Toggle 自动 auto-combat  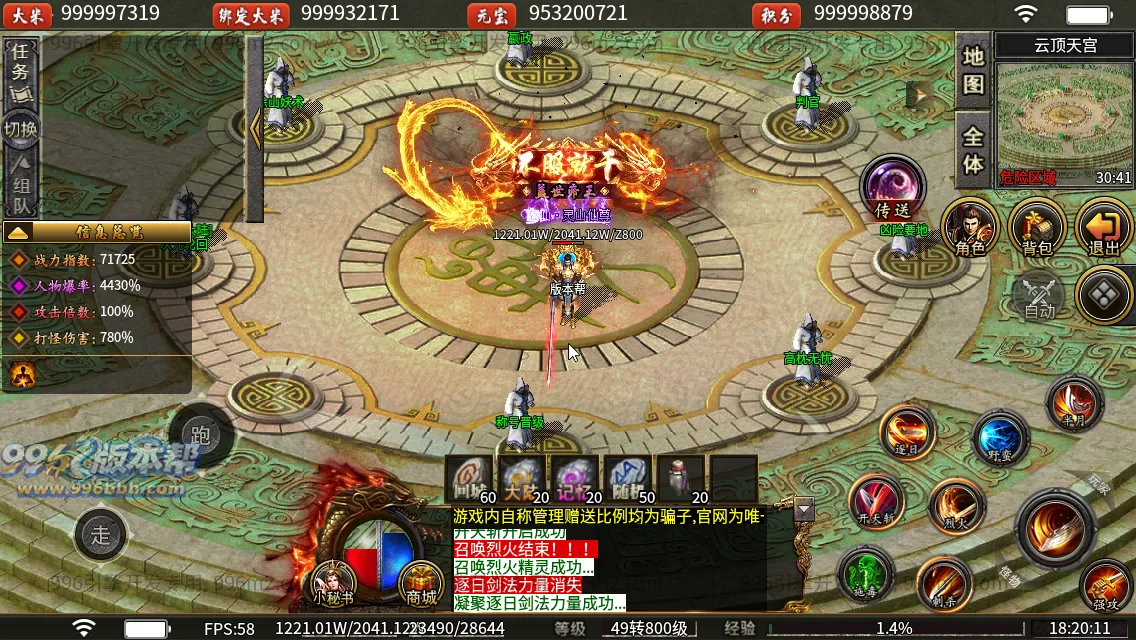(x=1039, y=297)
